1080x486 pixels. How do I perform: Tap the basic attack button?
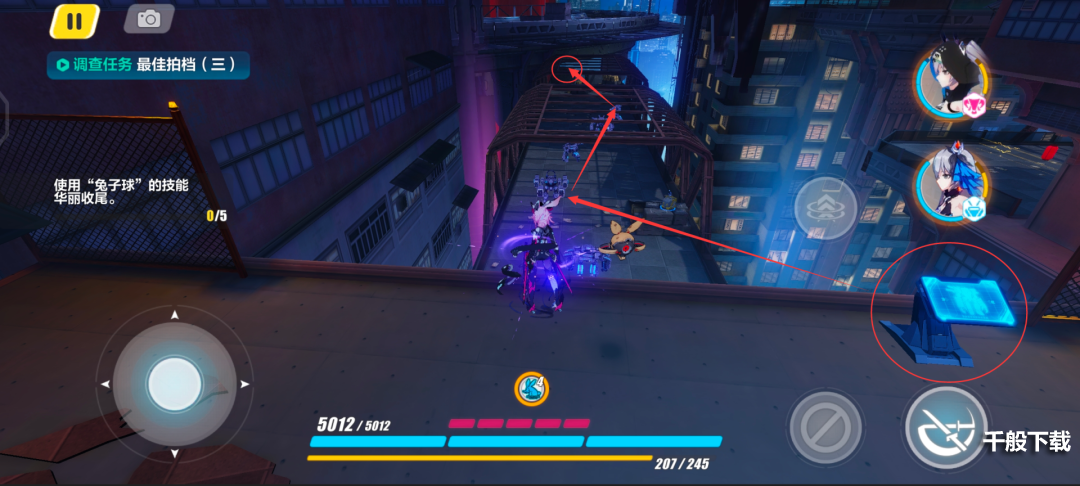[x=946, y=427]
